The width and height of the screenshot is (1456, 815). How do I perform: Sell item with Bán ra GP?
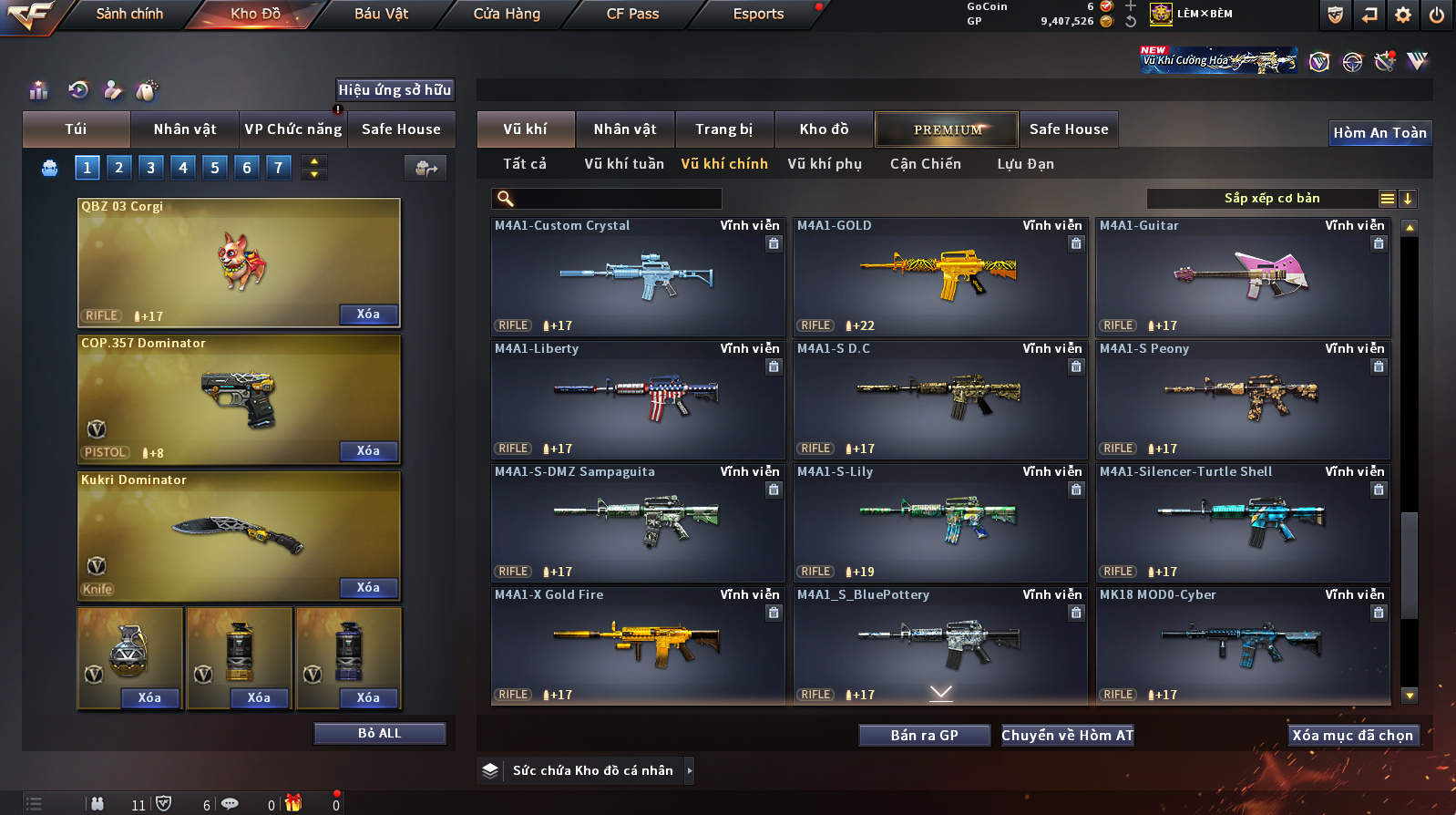pyautogui.click(x=924, y=736)
